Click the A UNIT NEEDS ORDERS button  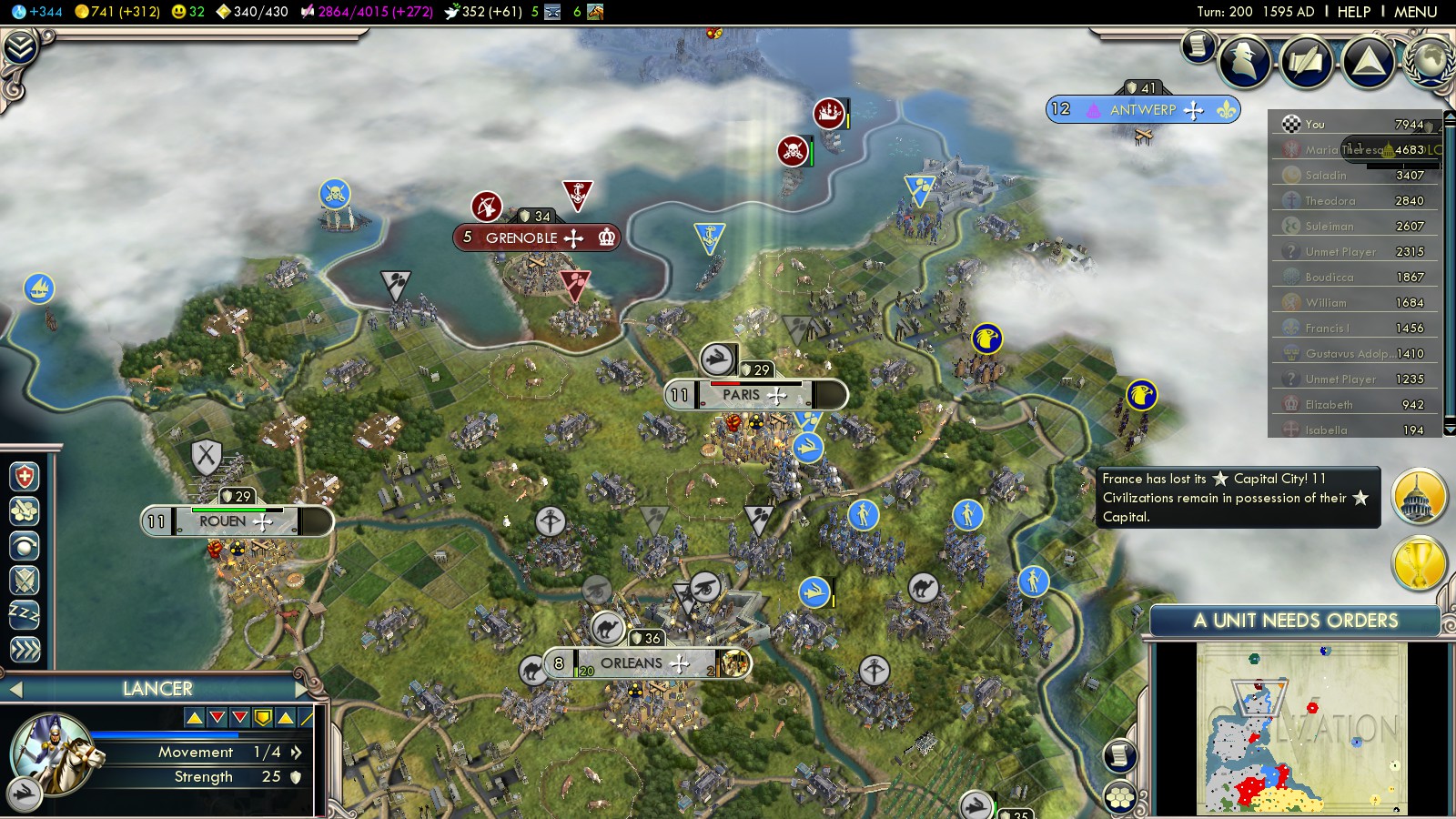[x=1295, y=621]
